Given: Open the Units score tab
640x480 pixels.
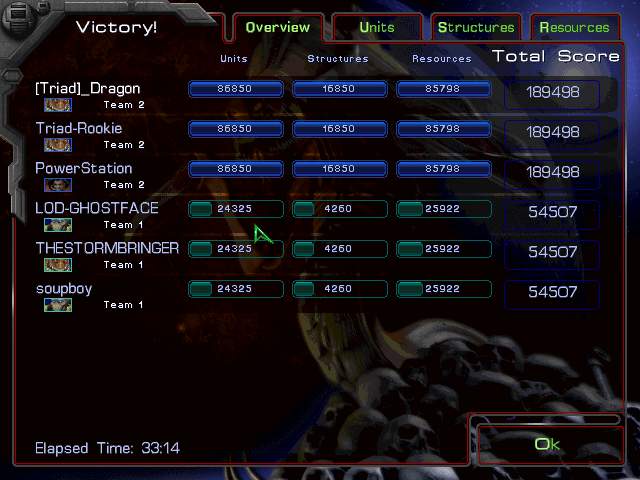Looking at the screenshot, I should tap(376, 27).
